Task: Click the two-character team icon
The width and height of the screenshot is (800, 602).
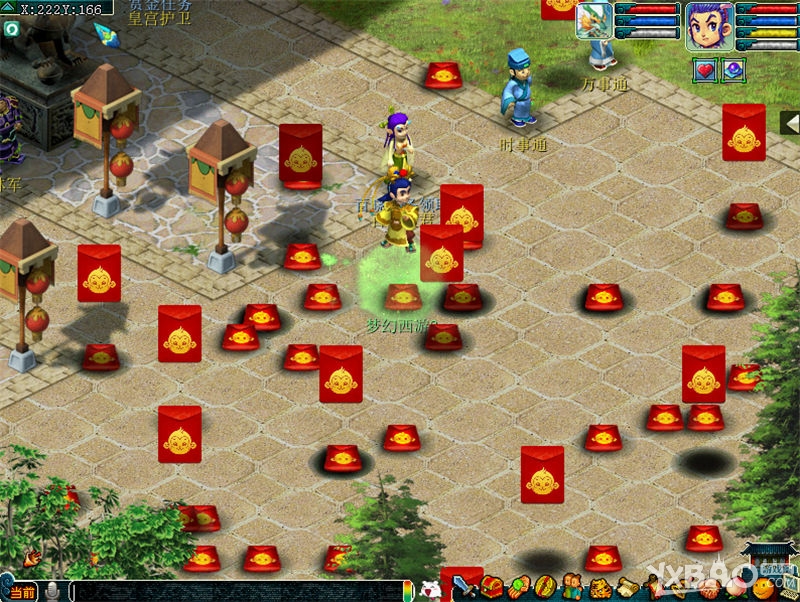Action: [x=572, y=588]
